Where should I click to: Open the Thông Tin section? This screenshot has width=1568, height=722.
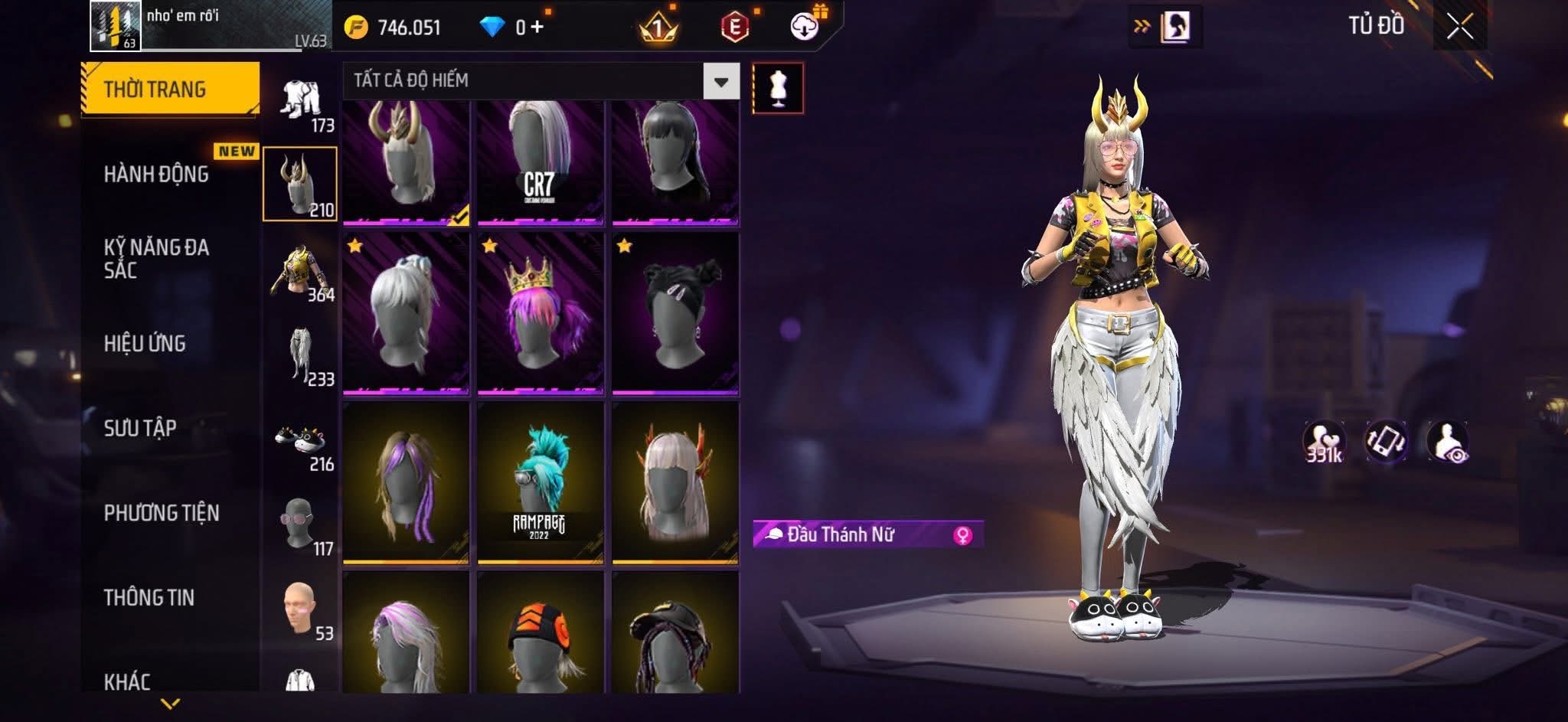(x=149, y=597)
